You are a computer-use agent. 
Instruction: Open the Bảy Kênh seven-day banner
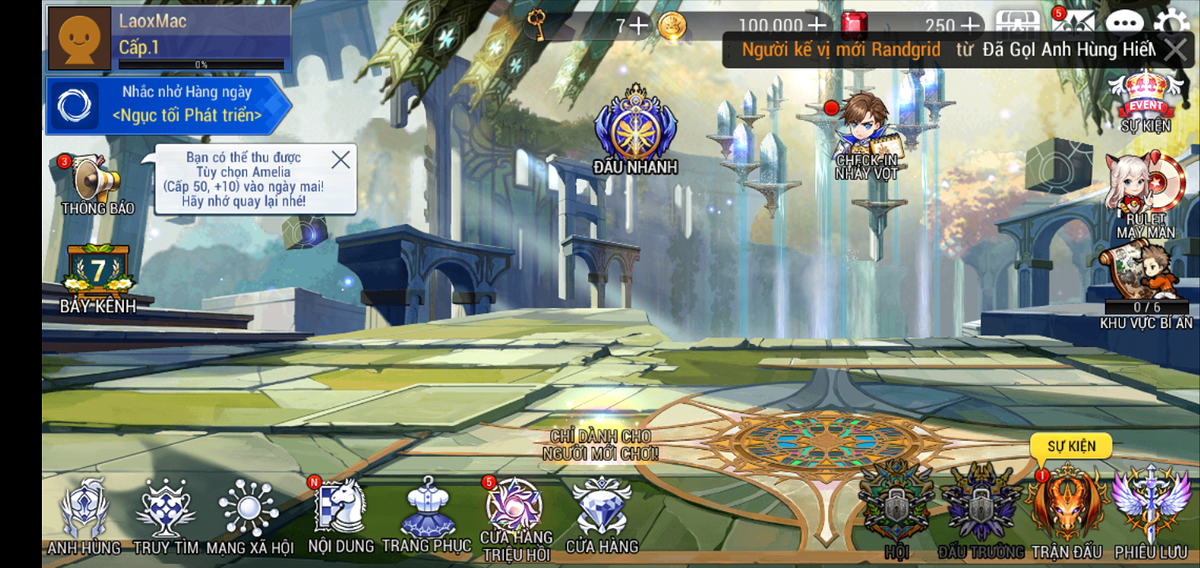[x=97, y=276]
